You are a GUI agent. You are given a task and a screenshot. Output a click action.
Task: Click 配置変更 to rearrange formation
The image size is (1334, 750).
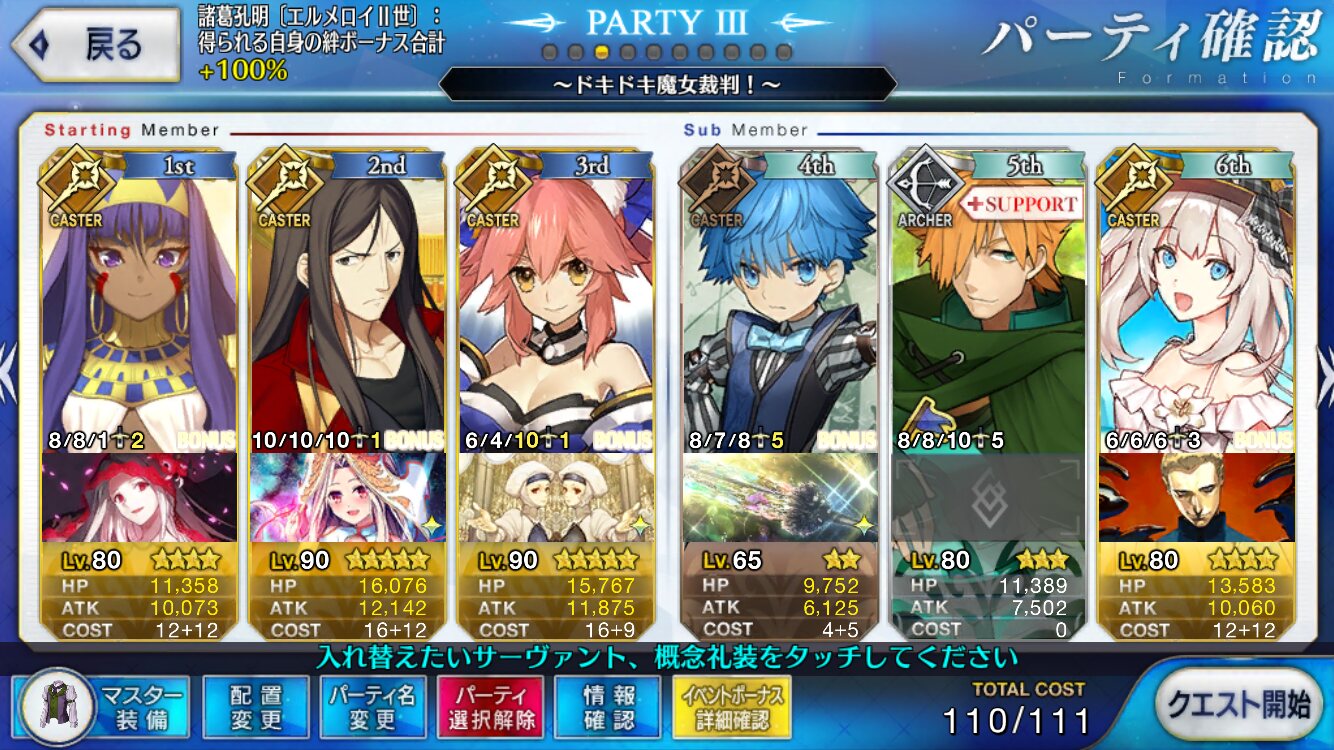click(x=255, y=706)
